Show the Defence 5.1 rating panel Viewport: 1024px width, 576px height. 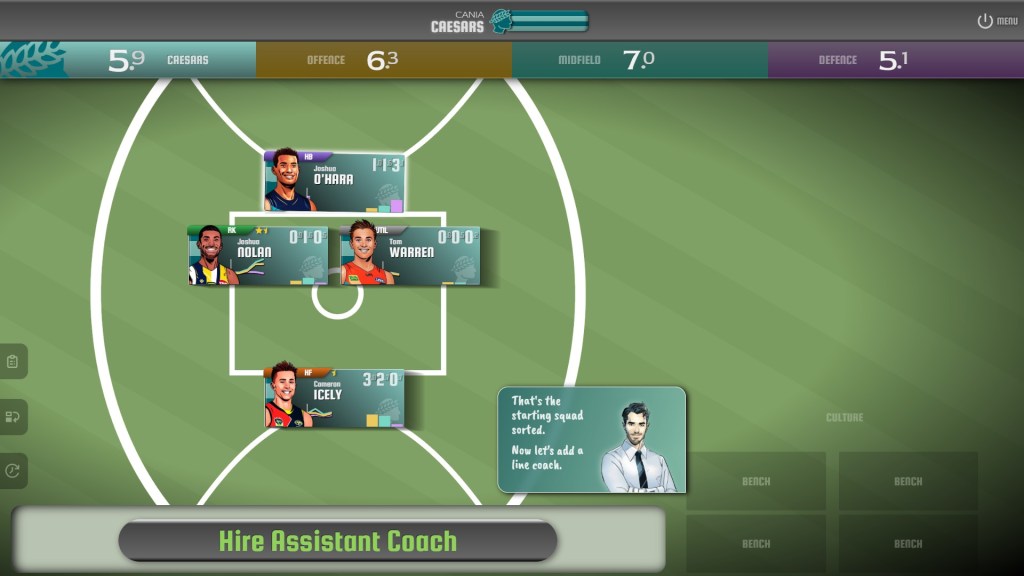click(x=896, y=60)
